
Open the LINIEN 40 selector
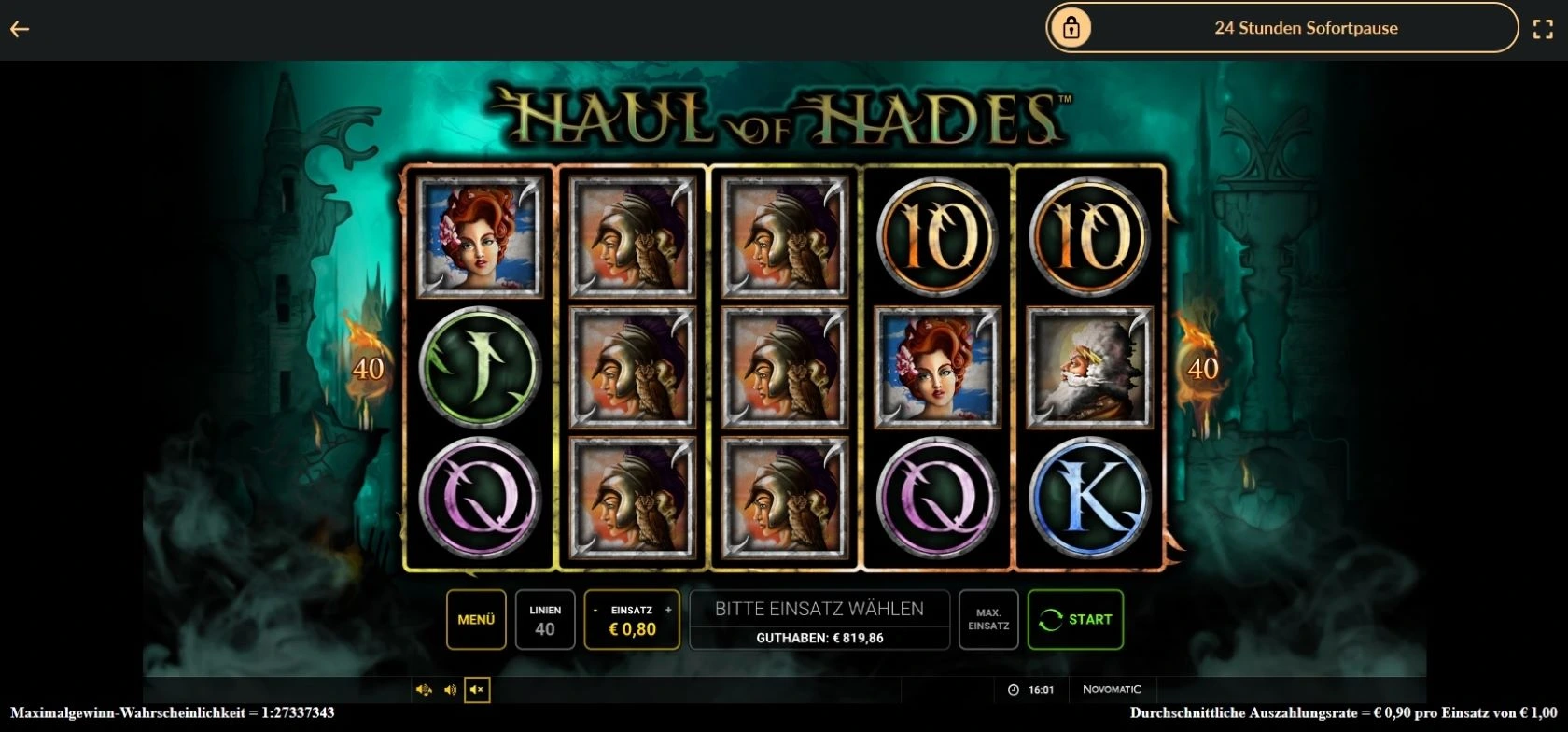[545, 619]
